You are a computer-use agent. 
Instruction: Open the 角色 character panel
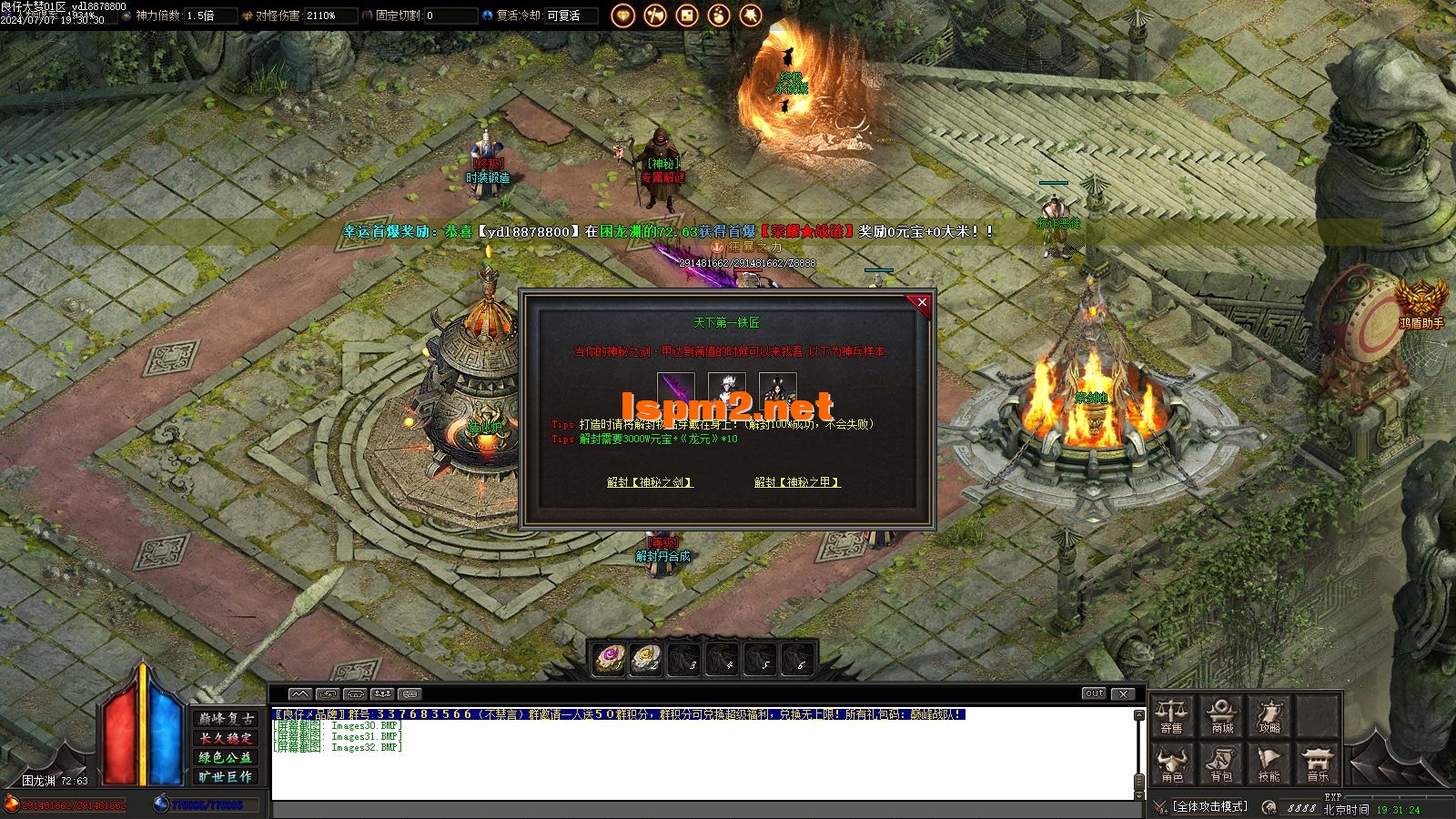coord(1173,764)
